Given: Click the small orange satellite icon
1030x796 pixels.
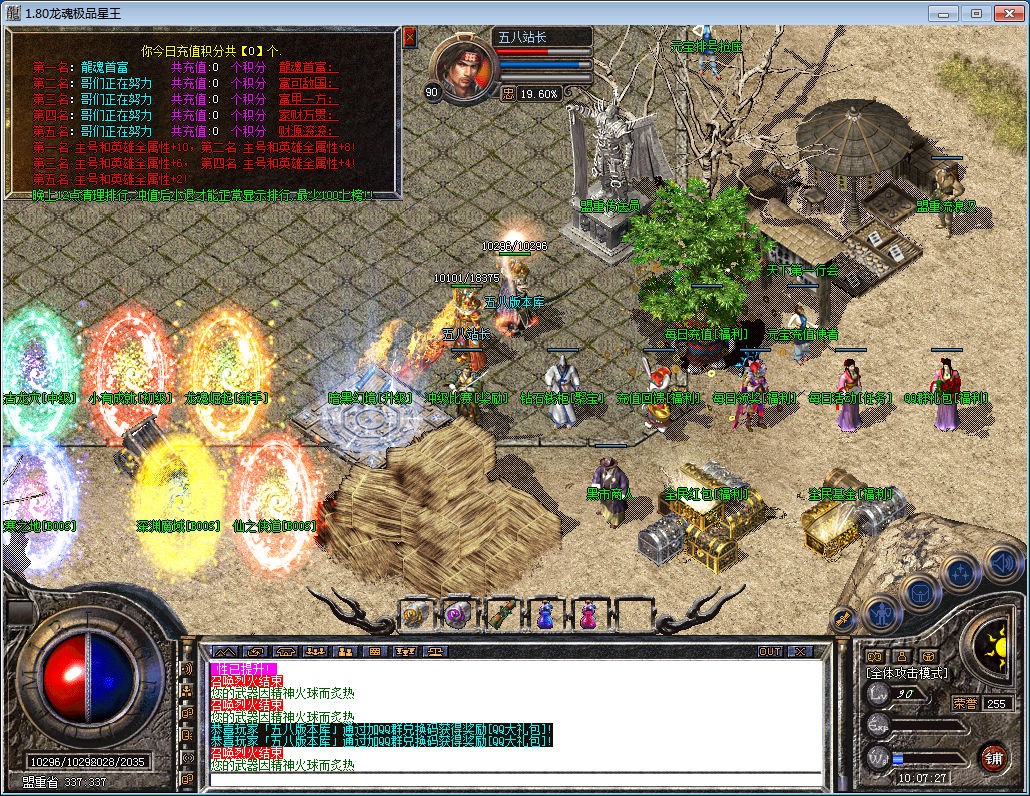Looking at the screenshot, I should (x=843, y=620).
